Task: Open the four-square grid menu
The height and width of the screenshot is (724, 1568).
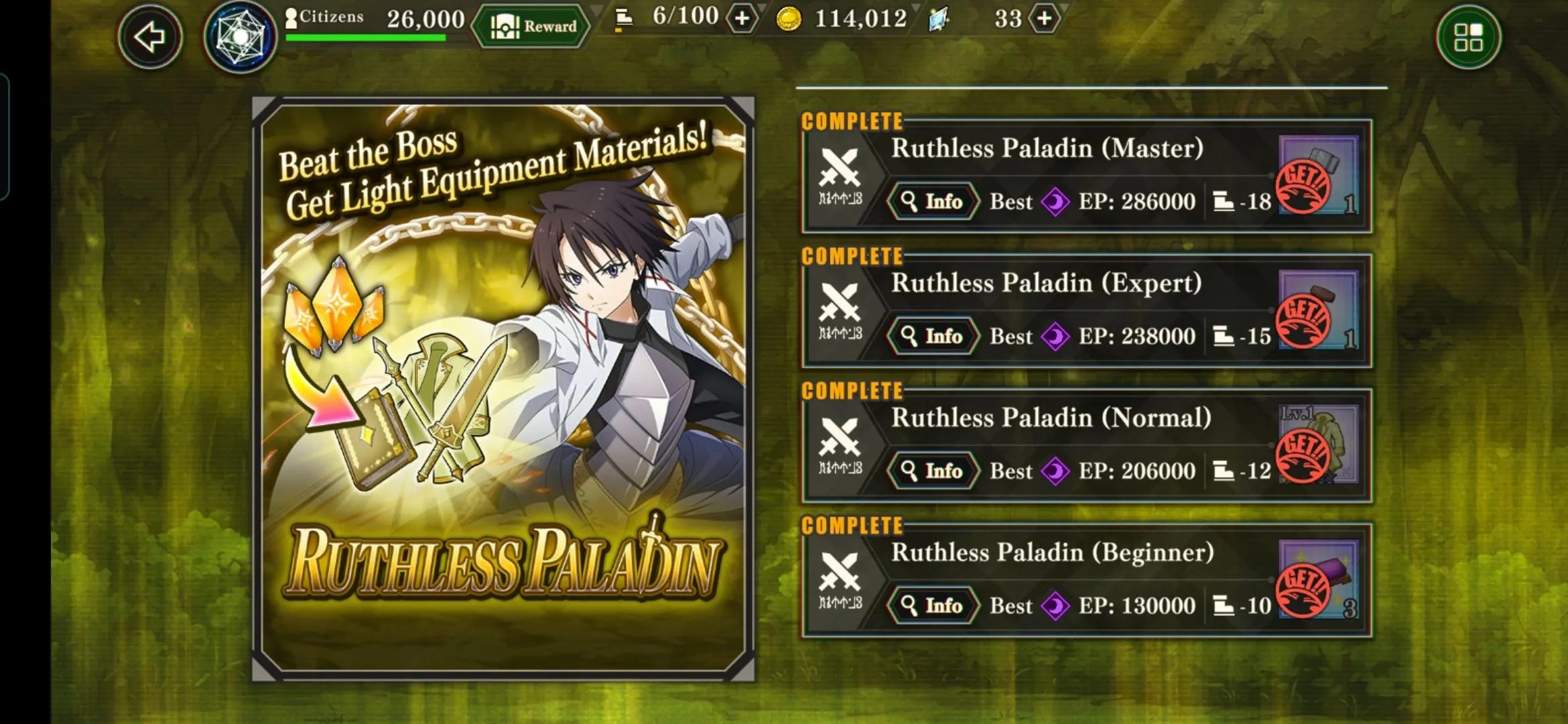Action: point(1468,38)
